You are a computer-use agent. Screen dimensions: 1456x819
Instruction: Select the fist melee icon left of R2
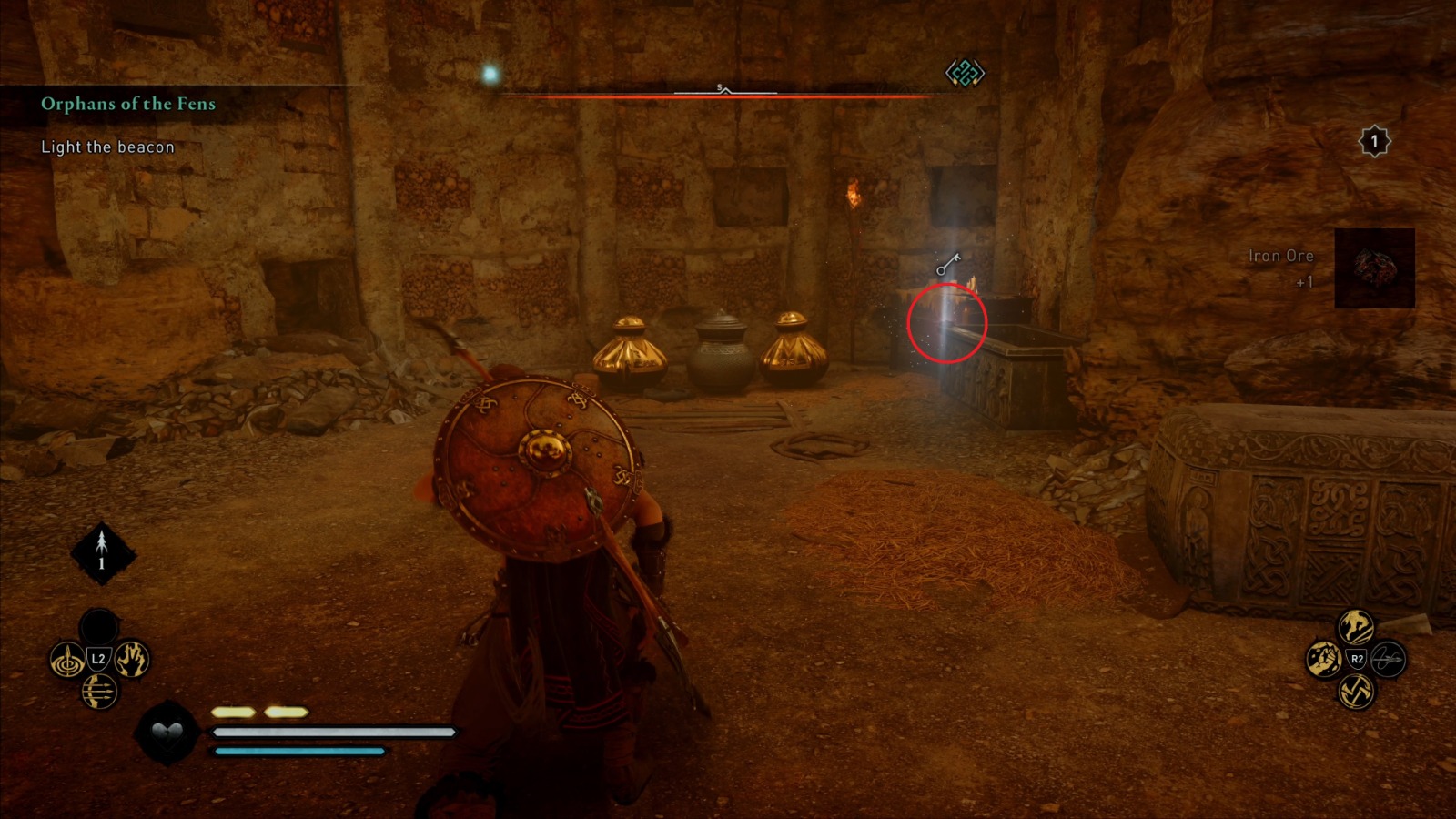point(1324,659)
